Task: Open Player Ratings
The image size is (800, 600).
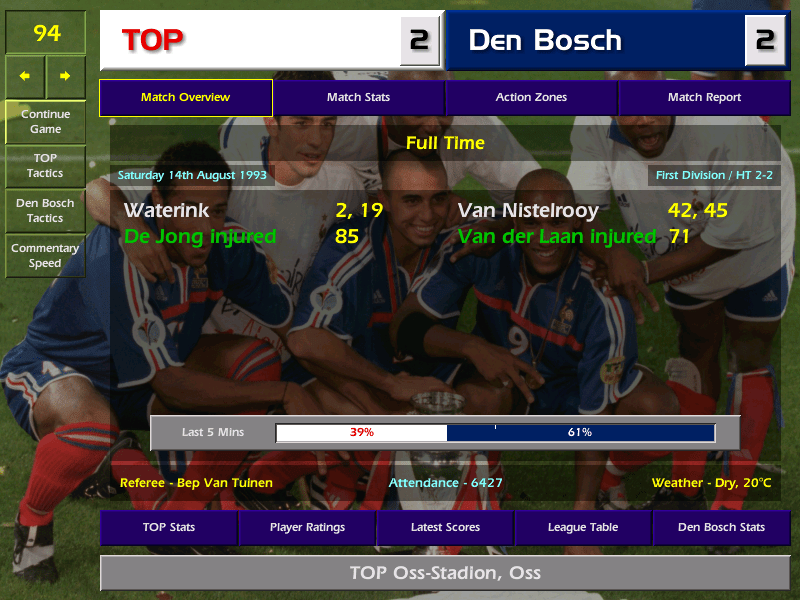Action: click(x=307, y=527)
